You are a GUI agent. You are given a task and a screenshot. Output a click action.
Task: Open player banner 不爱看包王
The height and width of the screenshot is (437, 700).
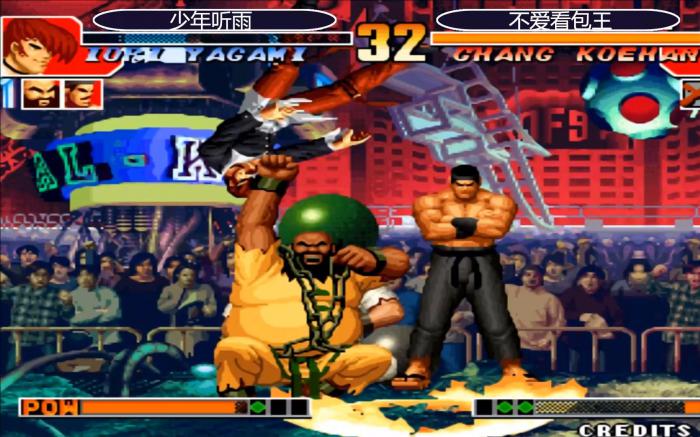coord(558,19)
